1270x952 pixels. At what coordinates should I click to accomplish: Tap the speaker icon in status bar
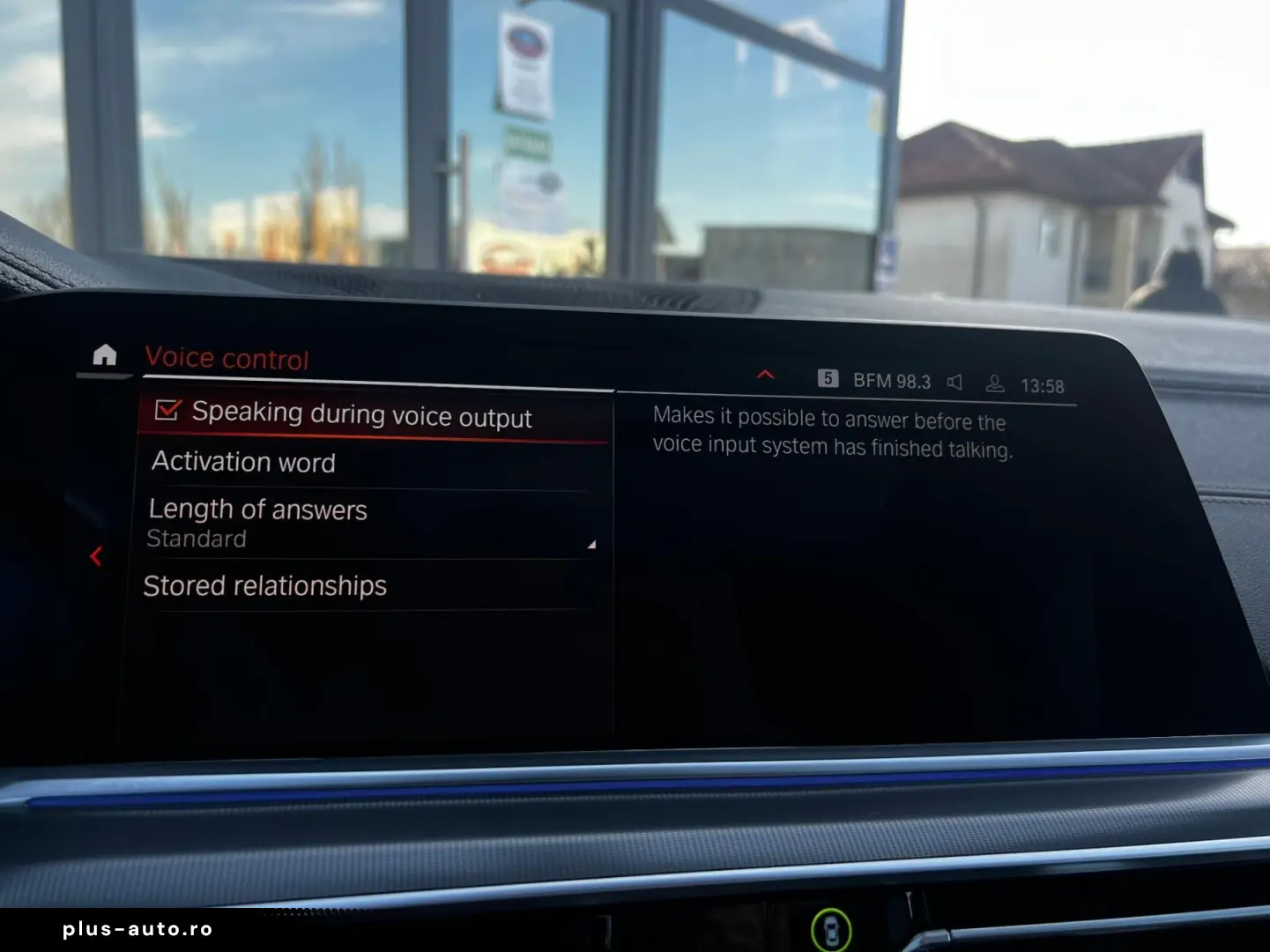tap(954, 382)
